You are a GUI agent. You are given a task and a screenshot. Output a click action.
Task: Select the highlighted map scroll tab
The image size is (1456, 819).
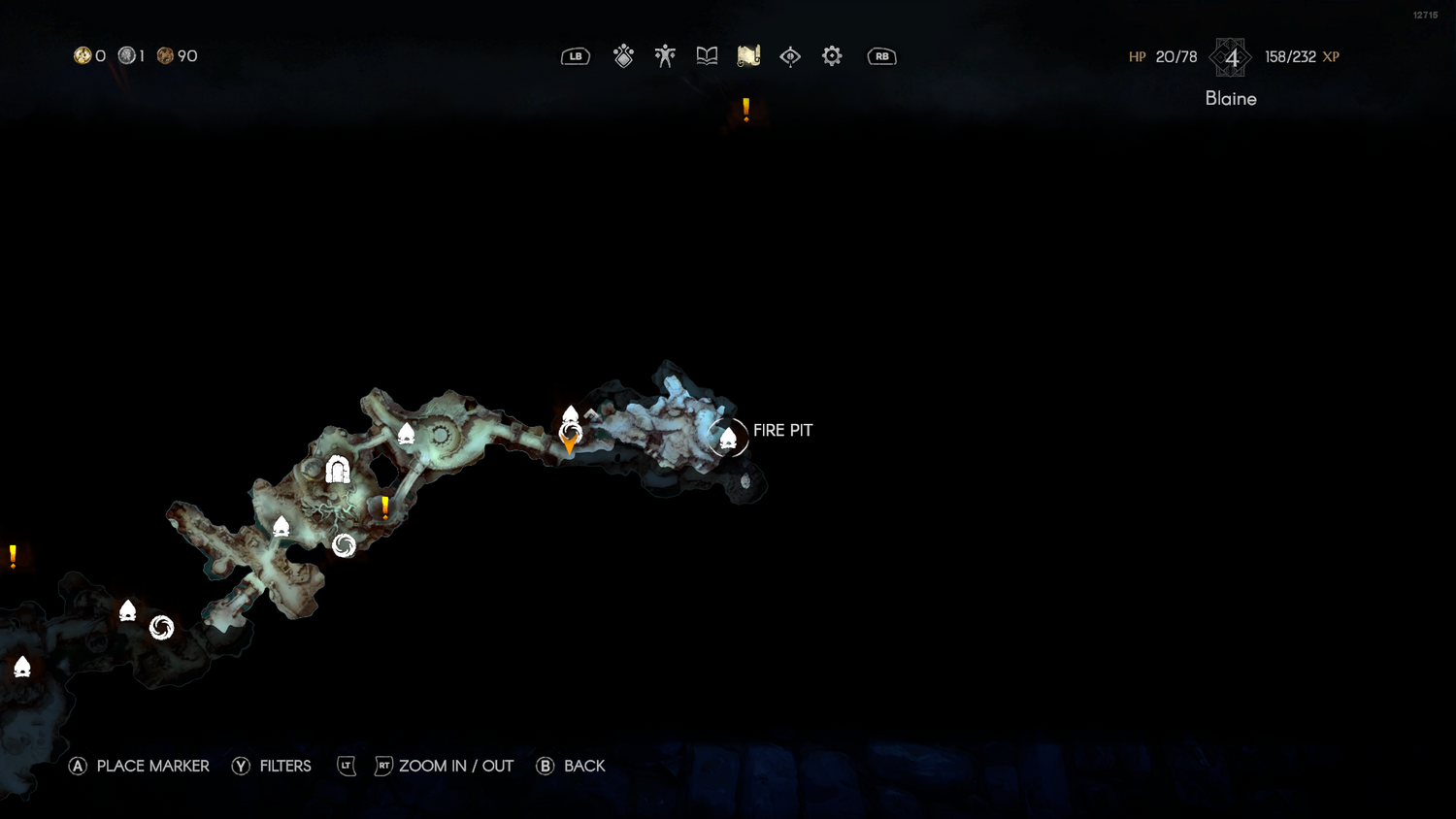(x=748, y=56)
